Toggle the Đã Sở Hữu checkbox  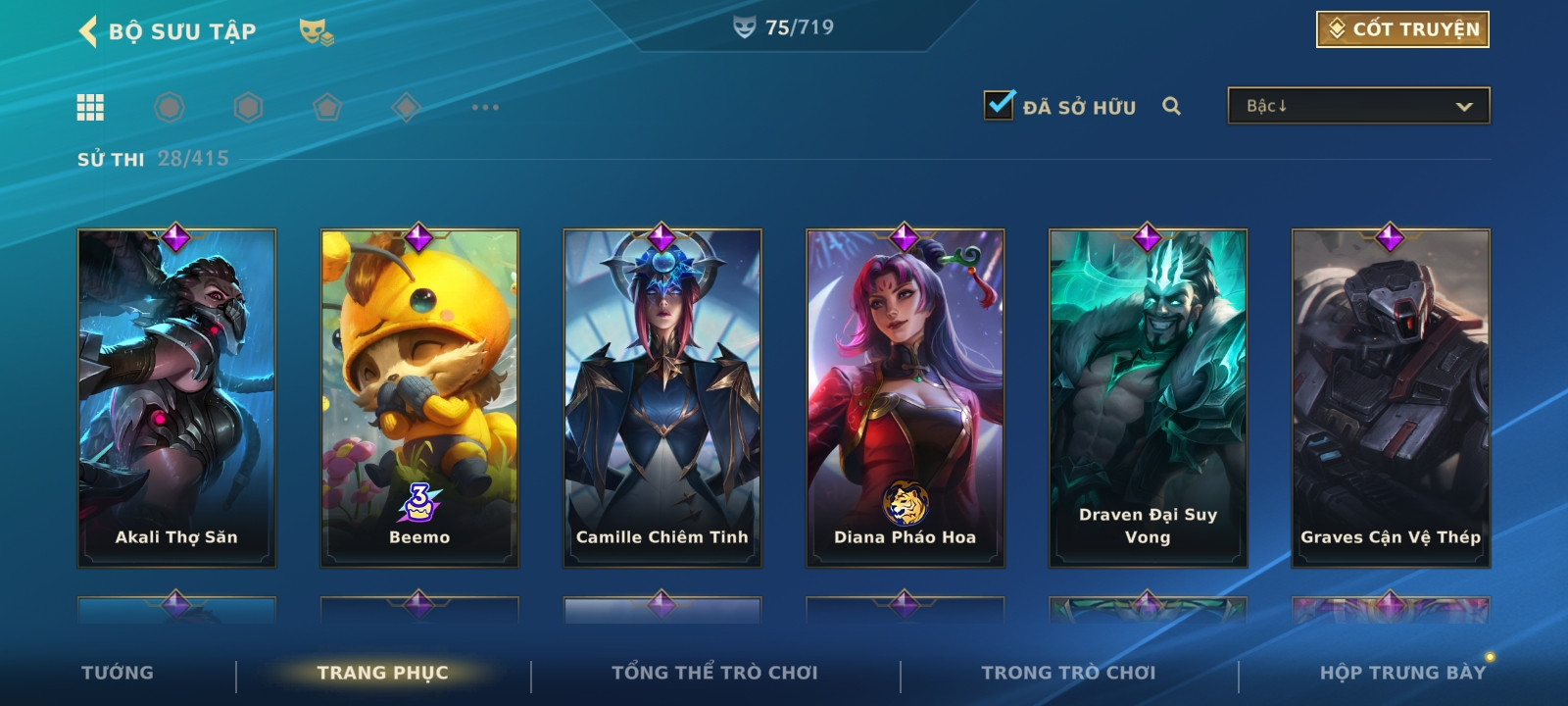(x=1000, y=105)
